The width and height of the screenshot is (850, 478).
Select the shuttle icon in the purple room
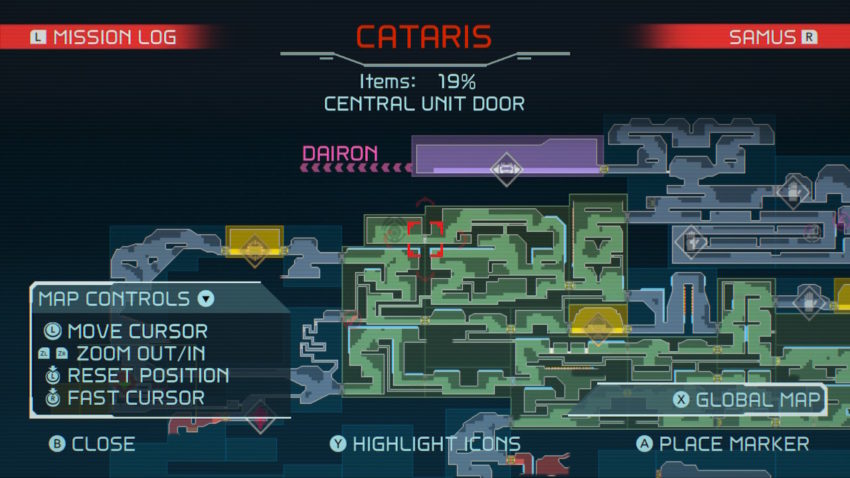[506, 167]
